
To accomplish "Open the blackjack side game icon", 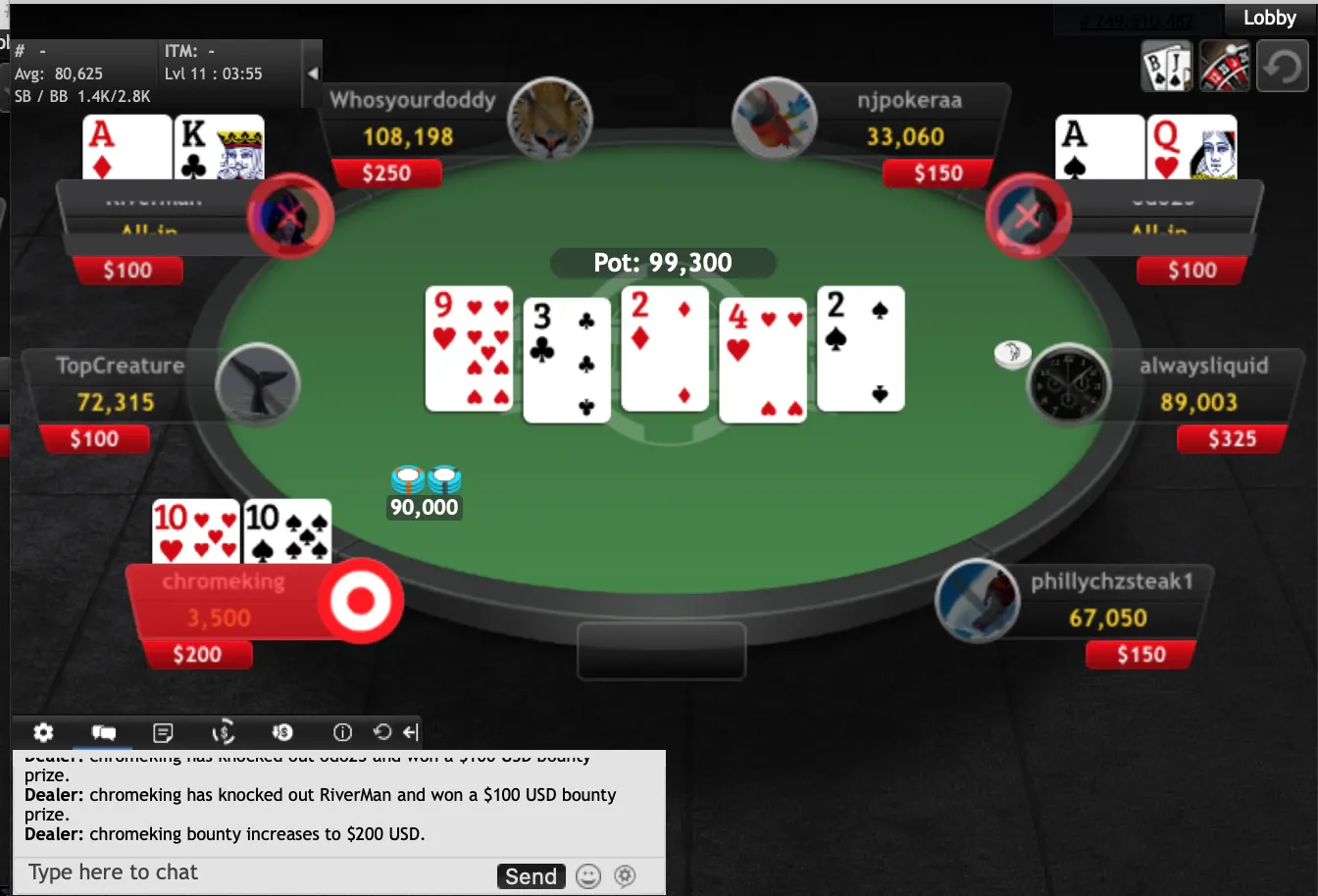I will 1166,67.
